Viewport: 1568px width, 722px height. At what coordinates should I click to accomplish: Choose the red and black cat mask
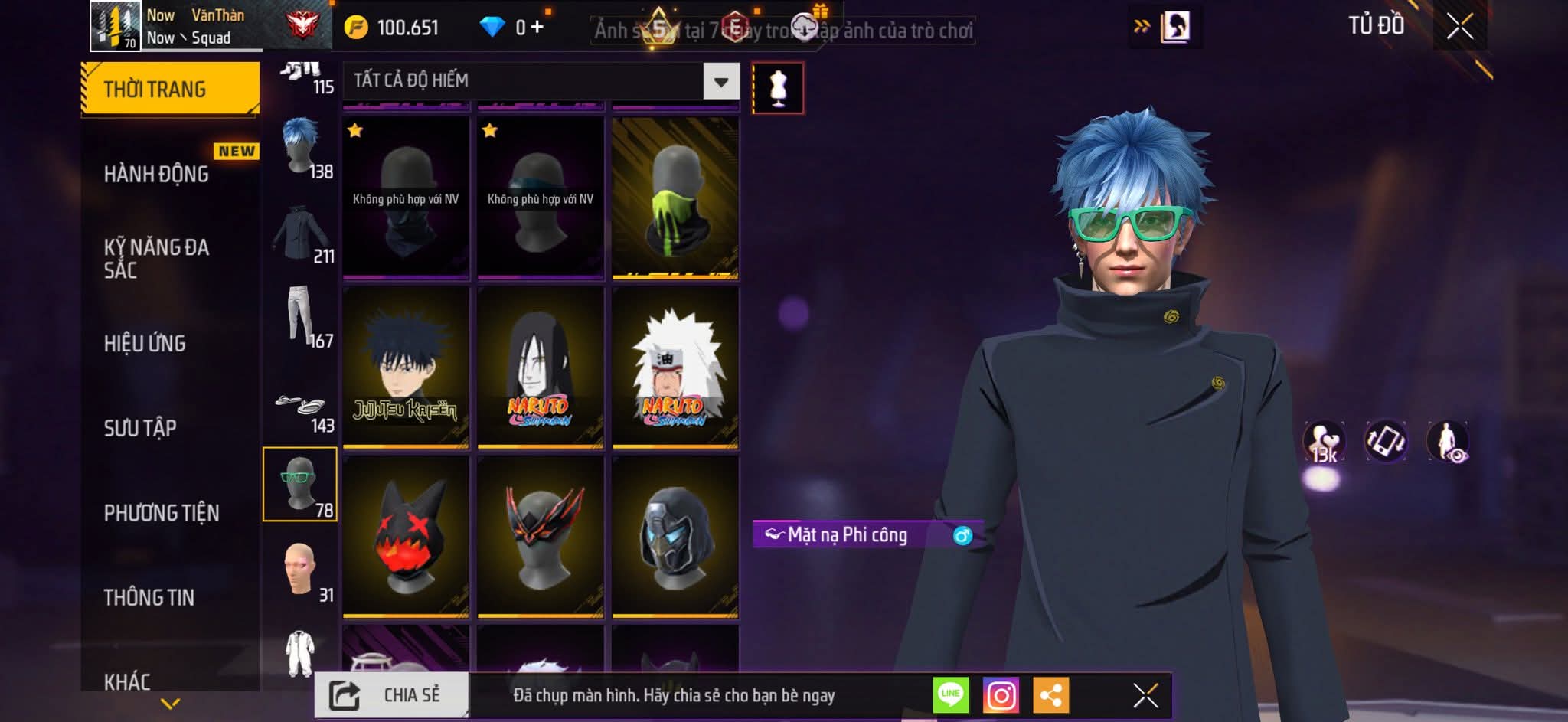coord(406,536)
